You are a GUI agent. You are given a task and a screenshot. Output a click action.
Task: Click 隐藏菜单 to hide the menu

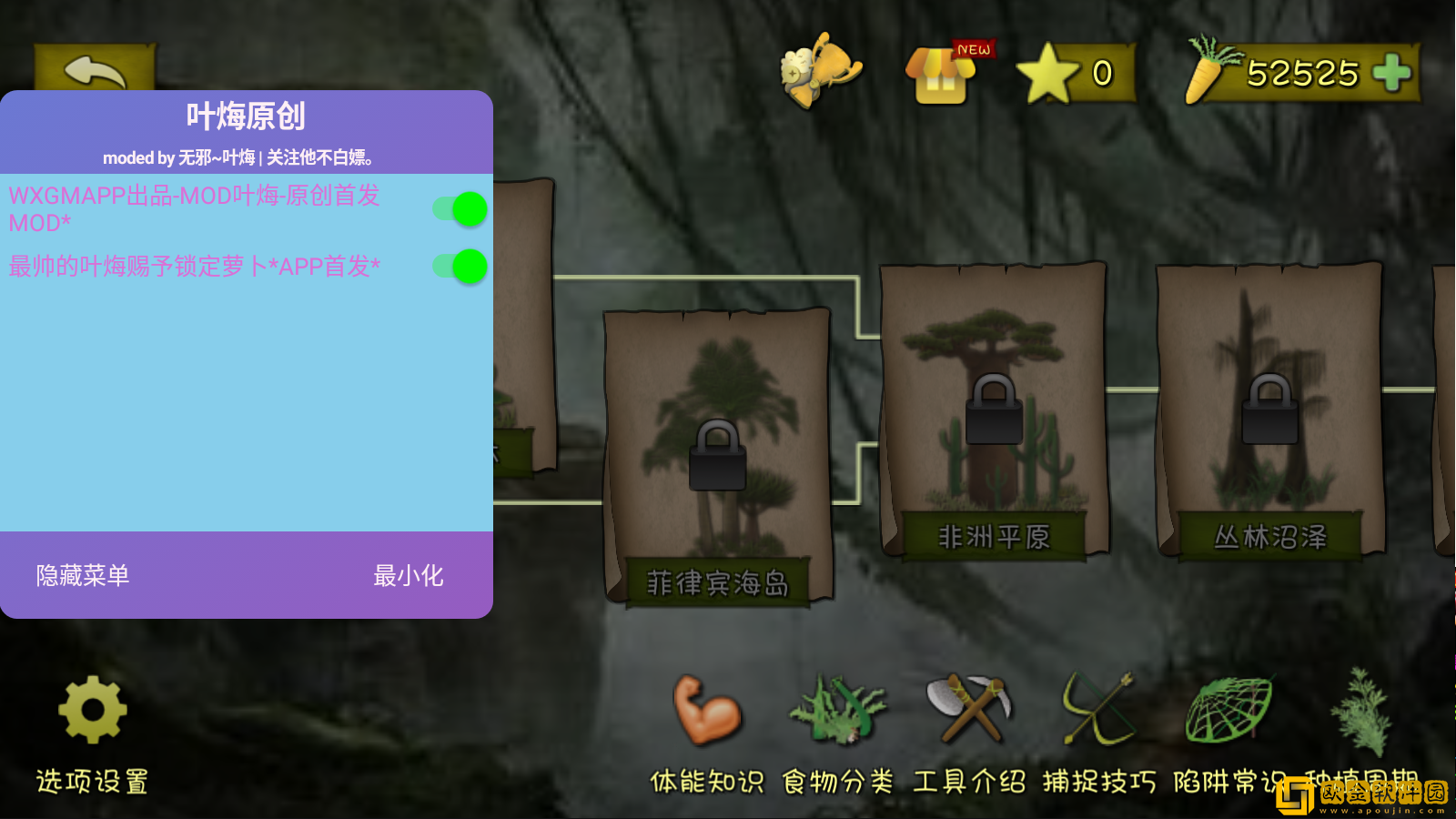pyautogui.click(x=83, y=575)
